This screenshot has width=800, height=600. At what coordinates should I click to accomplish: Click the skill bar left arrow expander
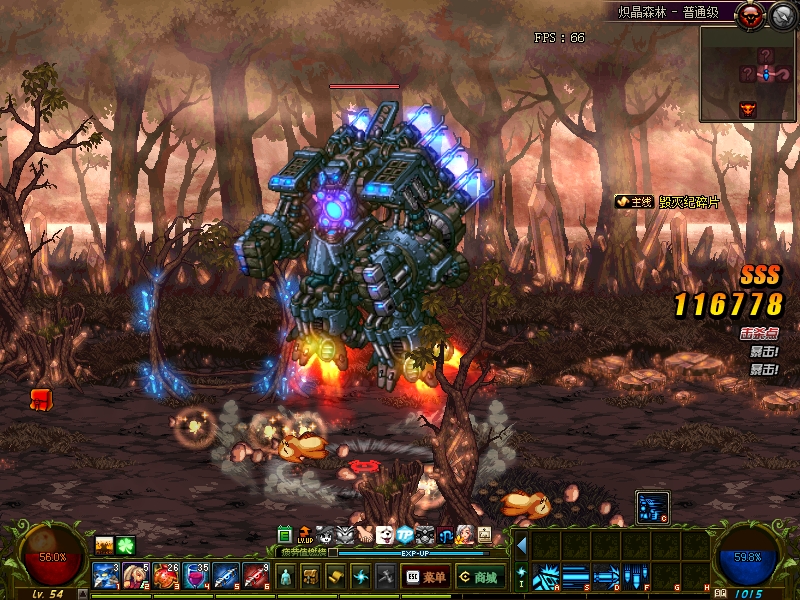click(521, 546)
